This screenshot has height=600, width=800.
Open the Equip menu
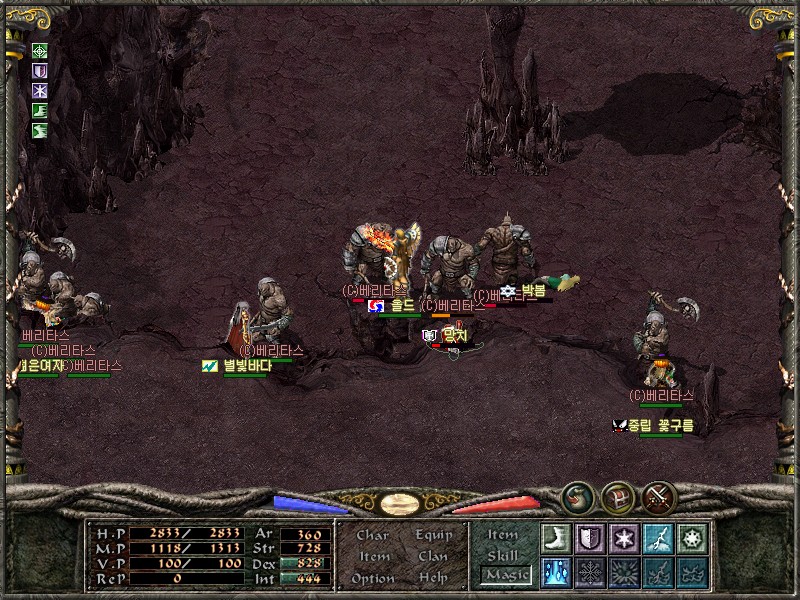(x=434, y=535)
